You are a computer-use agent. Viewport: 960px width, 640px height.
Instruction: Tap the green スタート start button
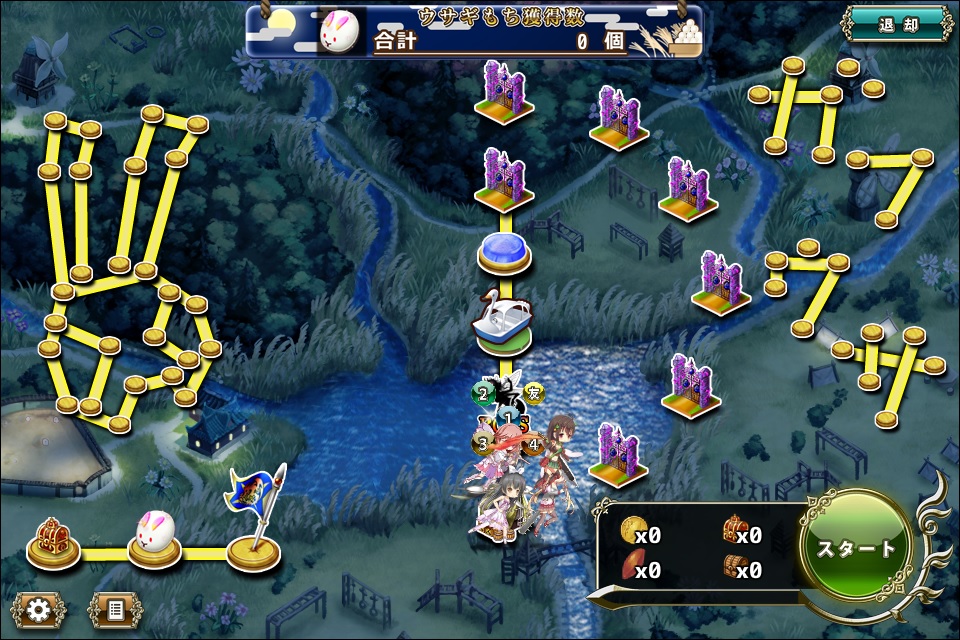point(856,548)
